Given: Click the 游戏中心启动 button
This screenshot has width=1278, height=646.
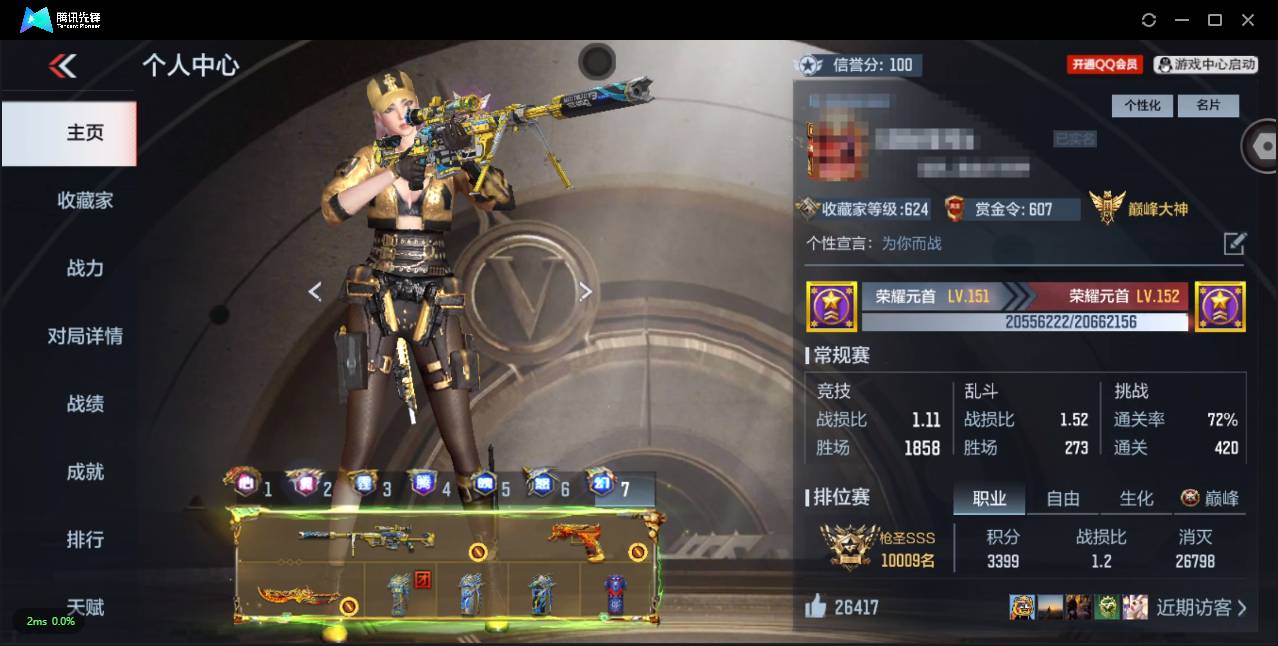Looking at the screenshot, I should click(1206, 64).
